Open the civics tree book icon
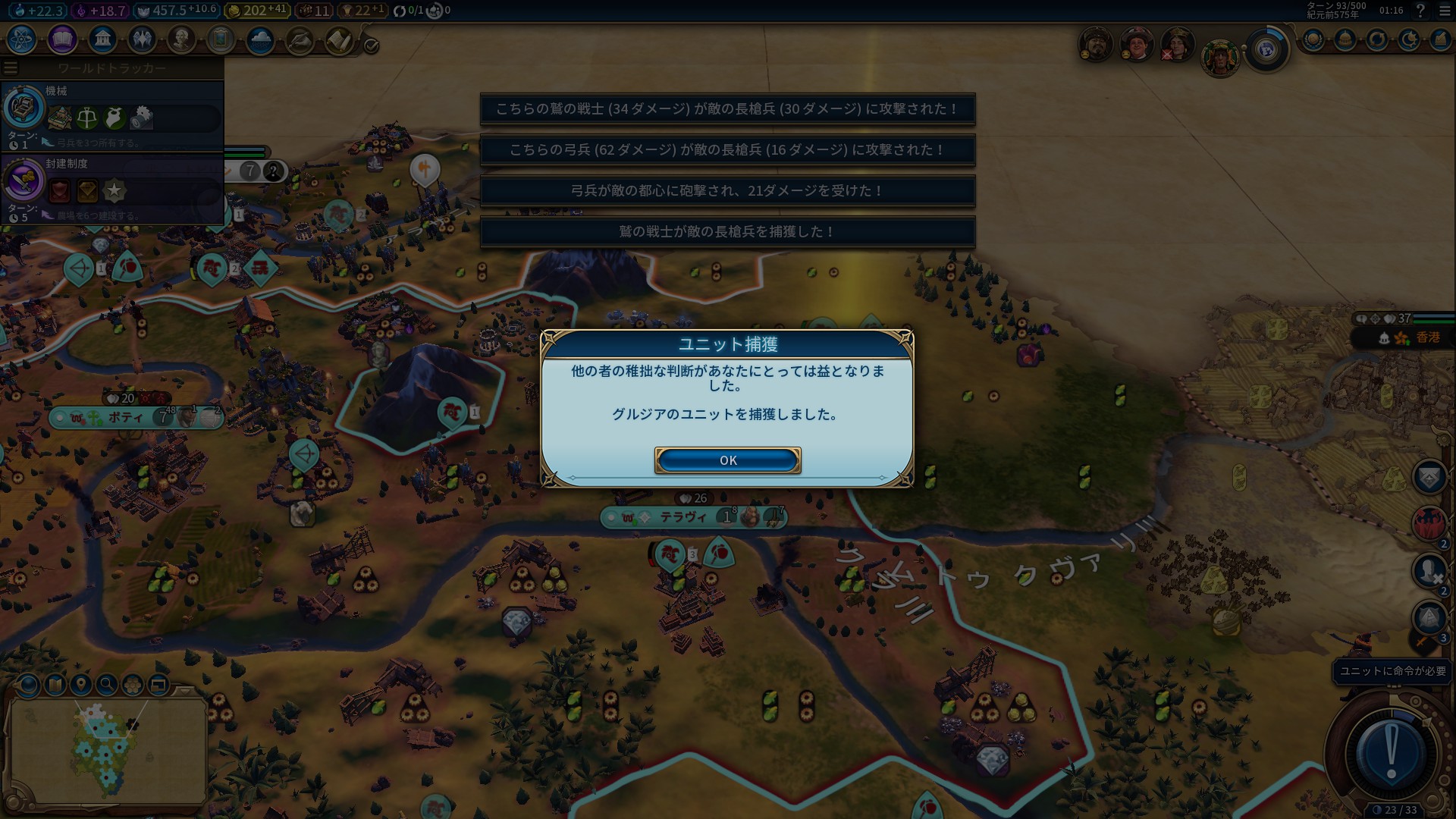Screen dimensions: 1456x819 [x=62, y=39]
